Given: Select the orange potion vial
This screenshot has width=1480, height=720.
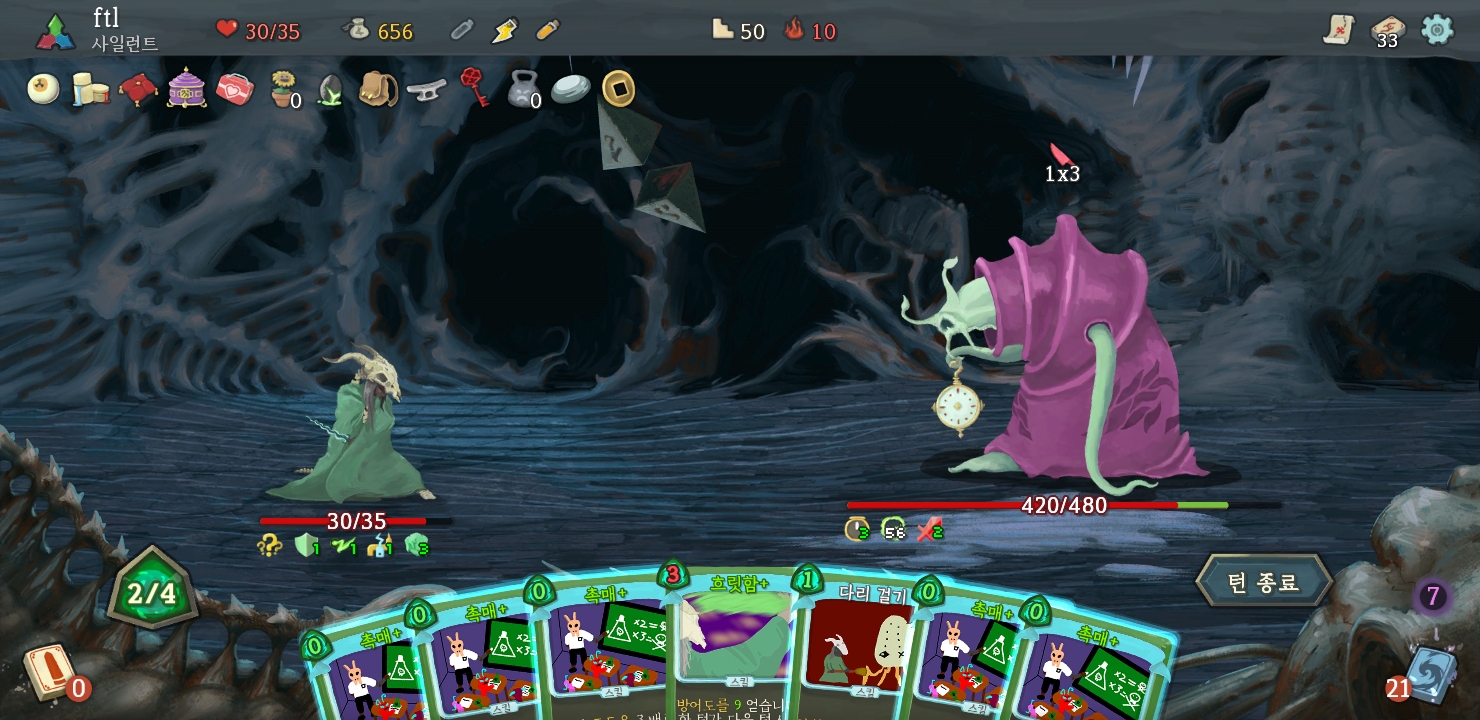Looking at the screenshot, I should pyautogui.click(x=547, y=30).
